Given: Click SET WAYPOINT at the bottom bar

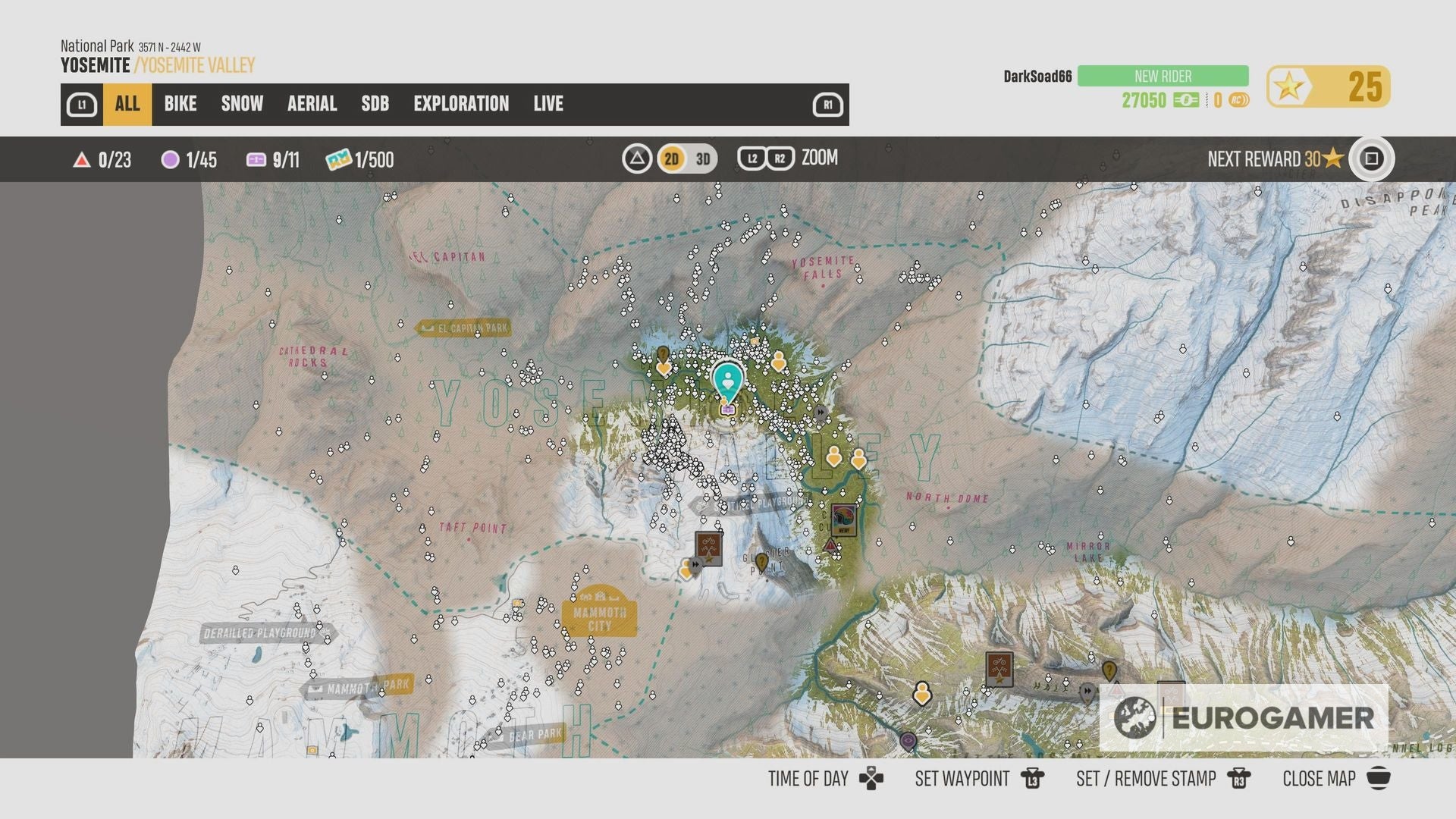Looking at the screenshot, I should click(962, 778).
